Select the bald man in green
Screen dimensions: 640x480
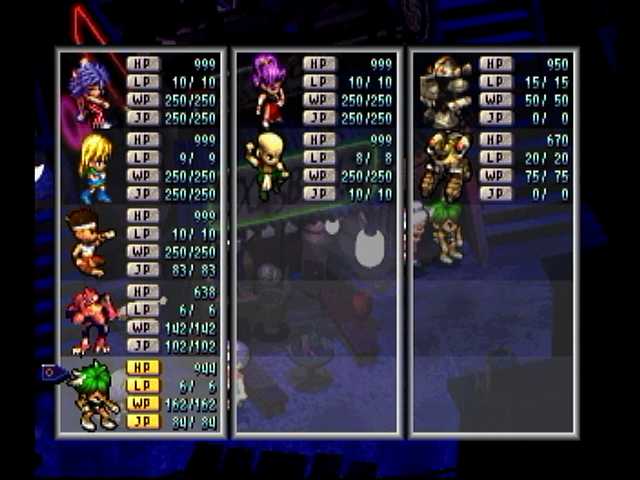(x=267, y=164)
